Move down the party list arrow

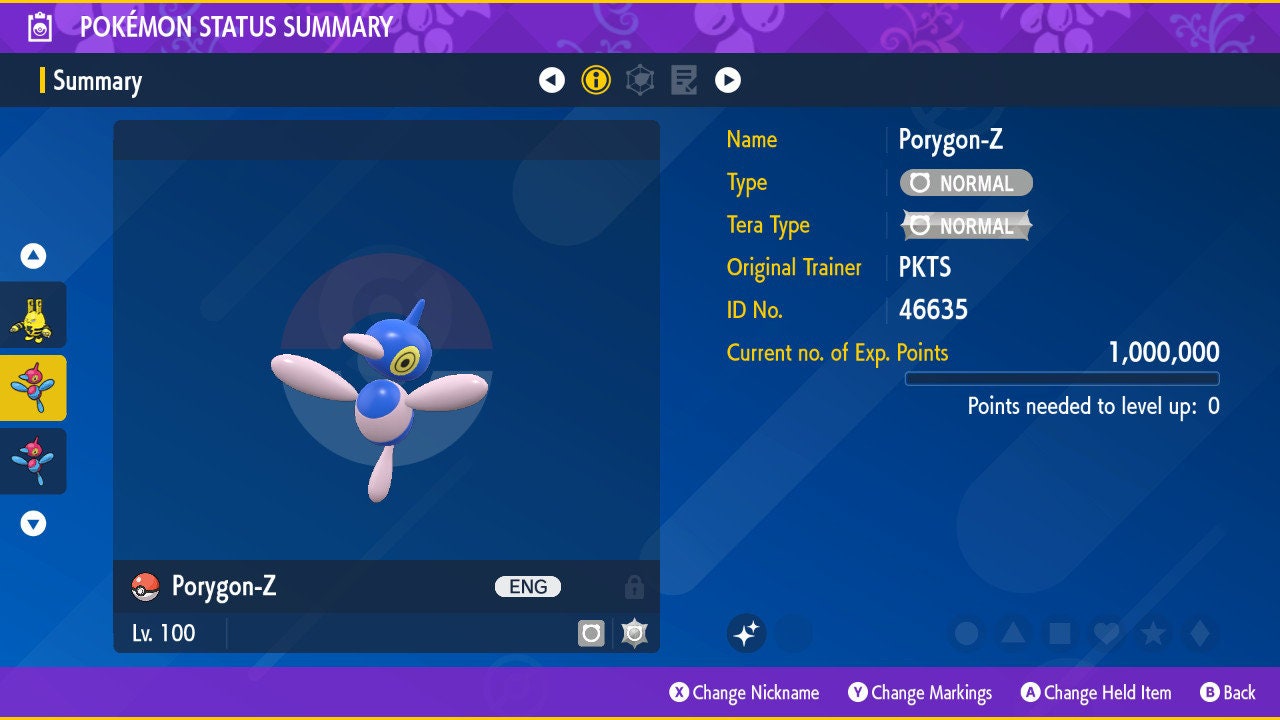[x=33, y=523]
